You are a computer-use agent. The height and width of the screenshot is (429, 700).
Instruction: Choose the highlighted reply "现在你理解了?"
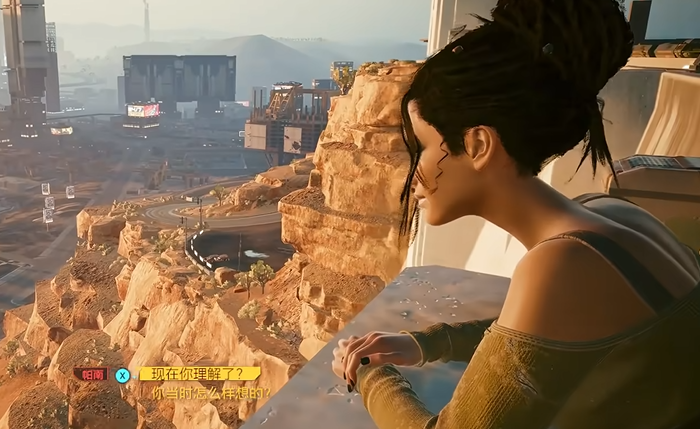coord(199,374)
